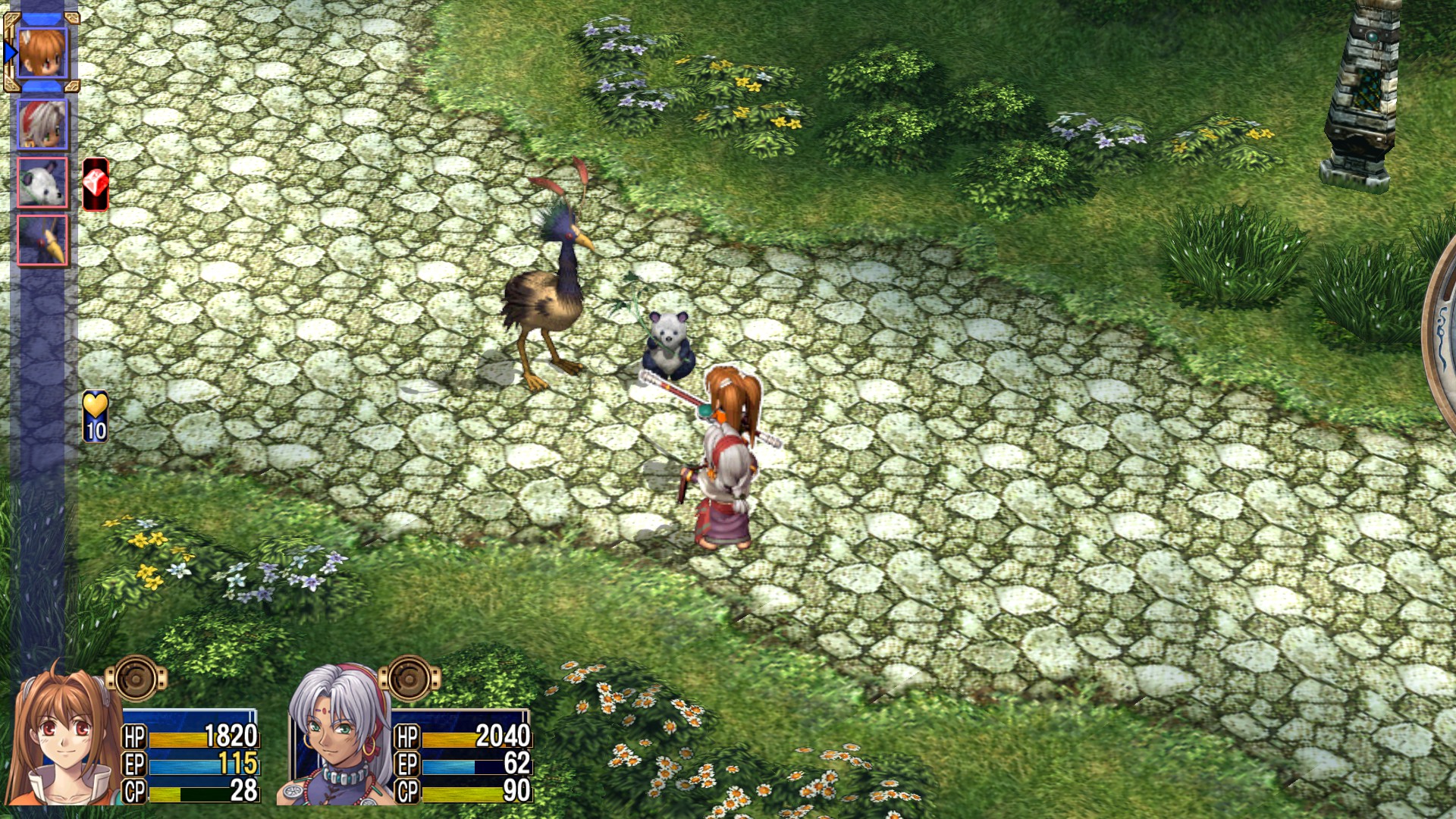Choose the bird enemy's turn order portrait
1456x819 pixels.
42,240
